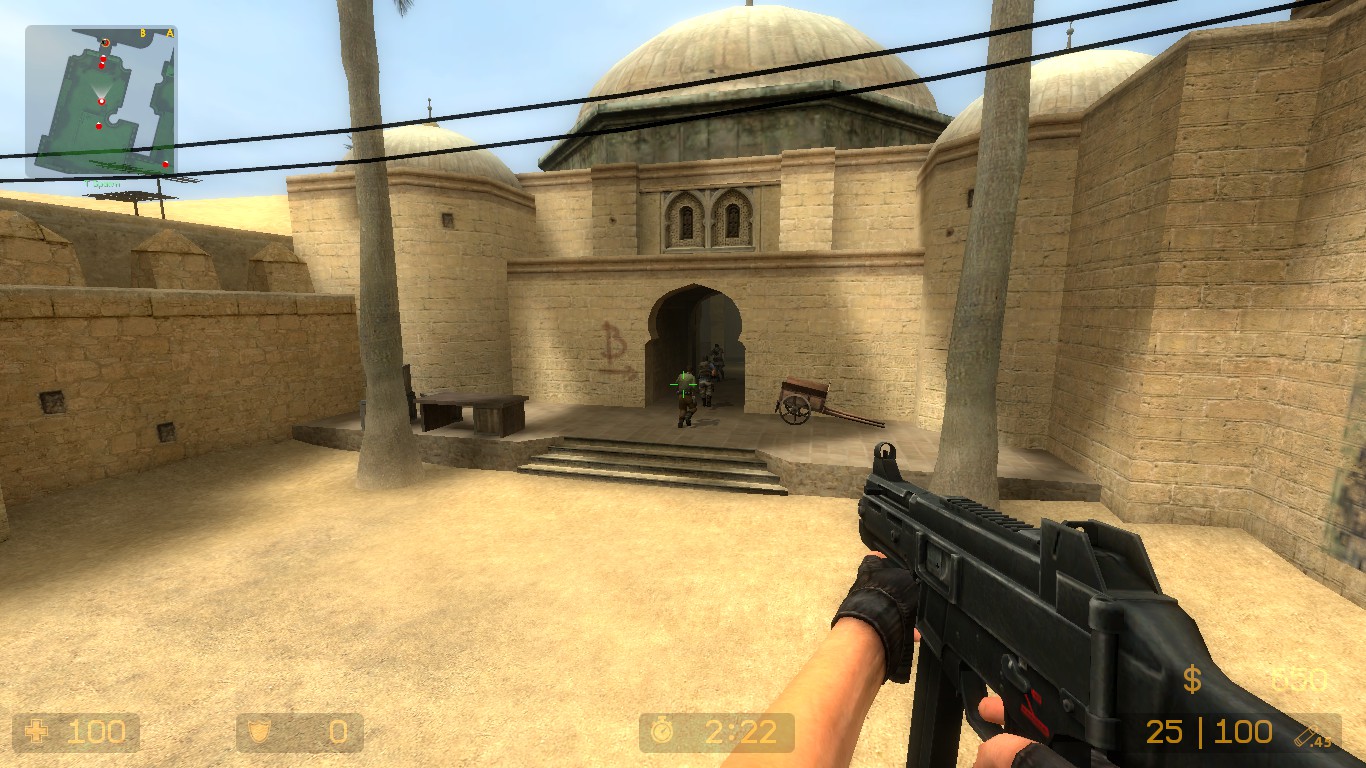Click the round timer clock icon
Screen dimensions: 1366x768
click(x=662, y=732)
